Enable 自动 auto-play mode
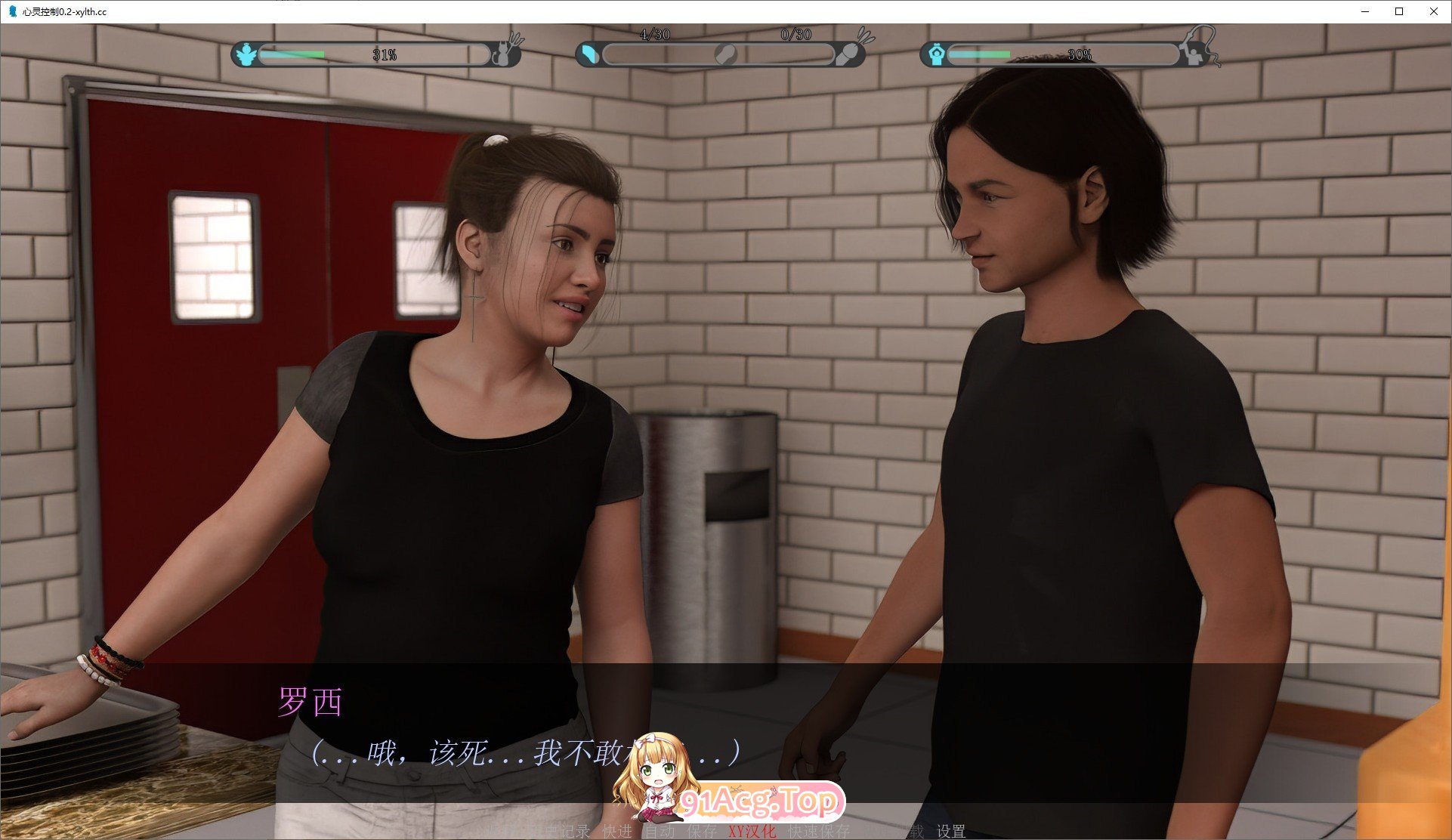The width and height of the screenshot is (1452, 840). tap(660, 831)
